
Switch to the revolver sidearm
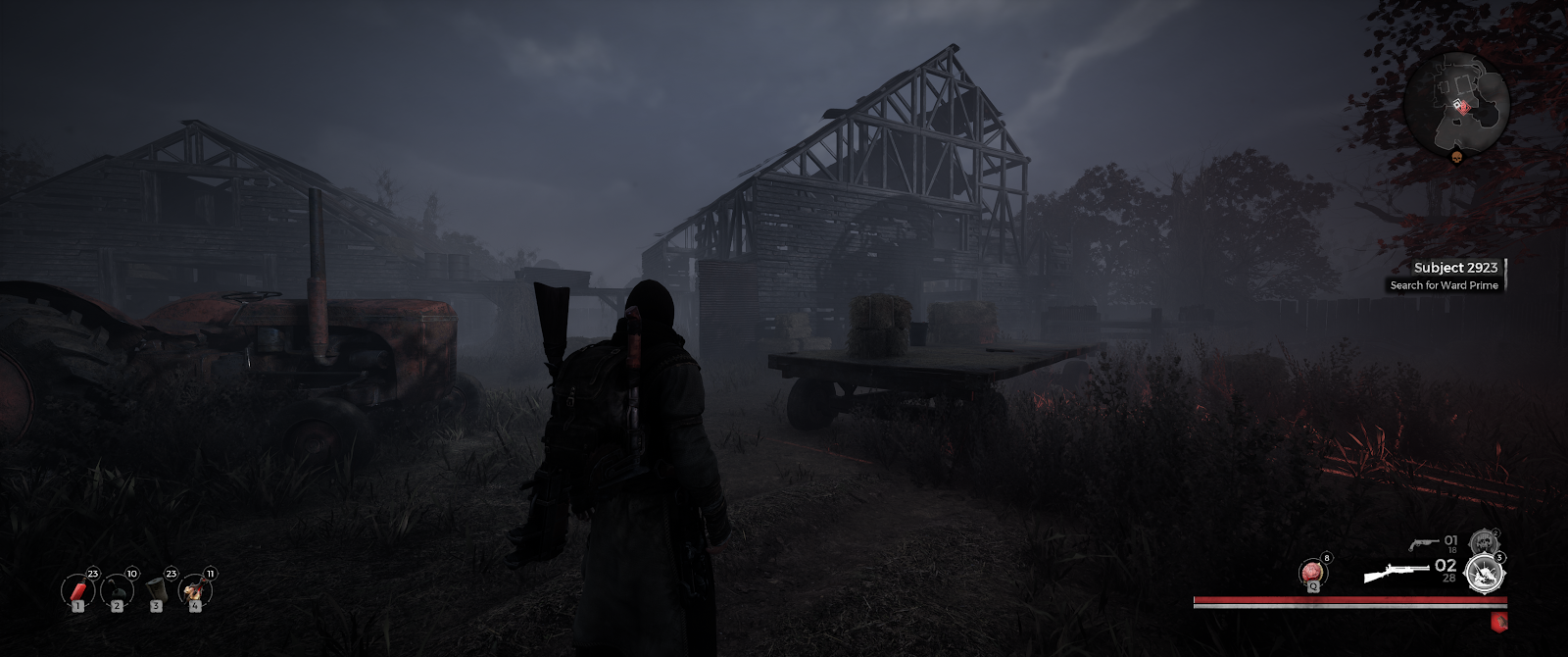click(x=1422, y=542)
